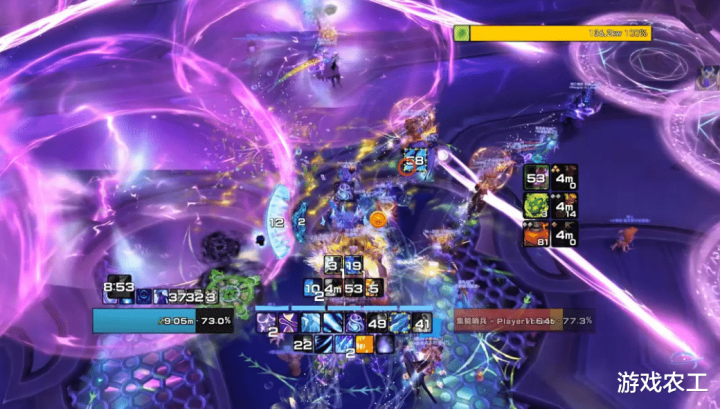Click the lower bar ability showing 22
Image resolution: width=720 pixels, height=409 pixels.
302,344
